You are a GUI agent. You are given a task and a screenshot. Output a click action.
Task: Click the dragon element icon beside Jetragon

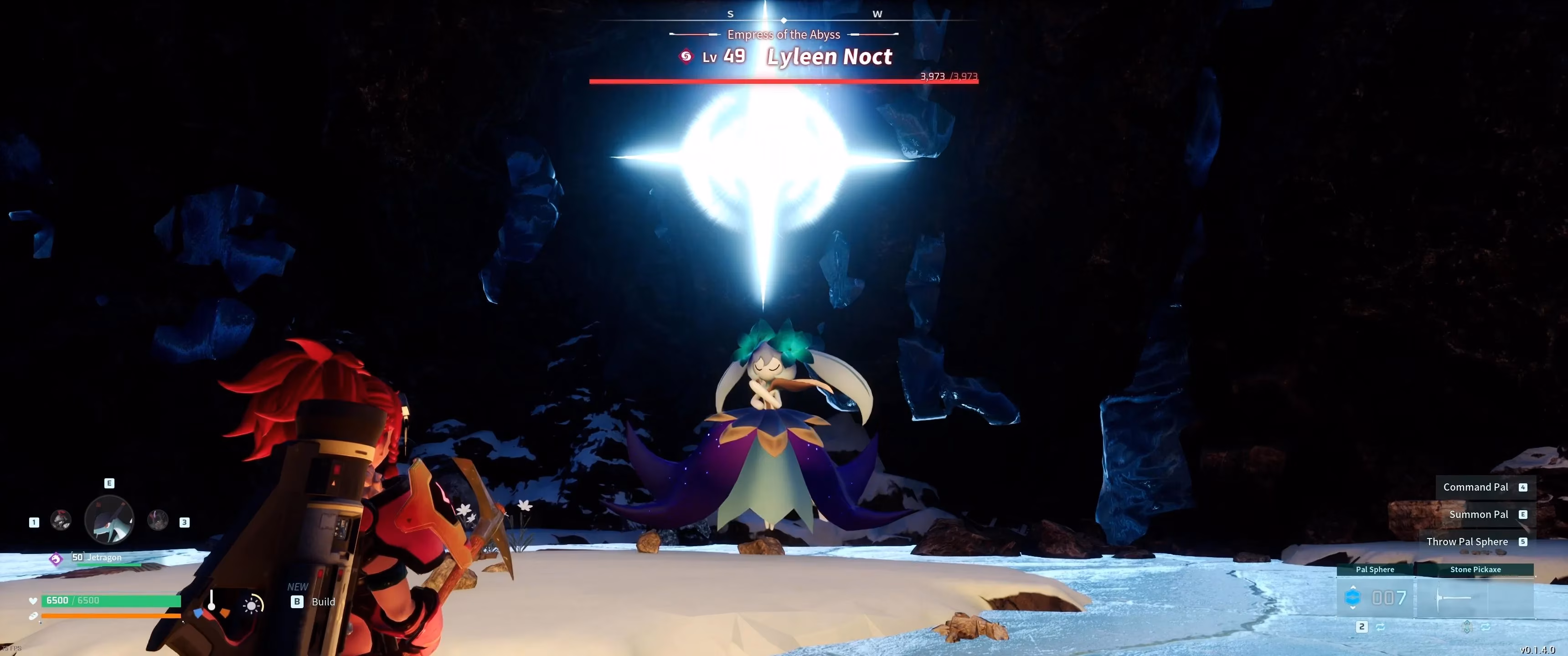(x=57, y=558)
